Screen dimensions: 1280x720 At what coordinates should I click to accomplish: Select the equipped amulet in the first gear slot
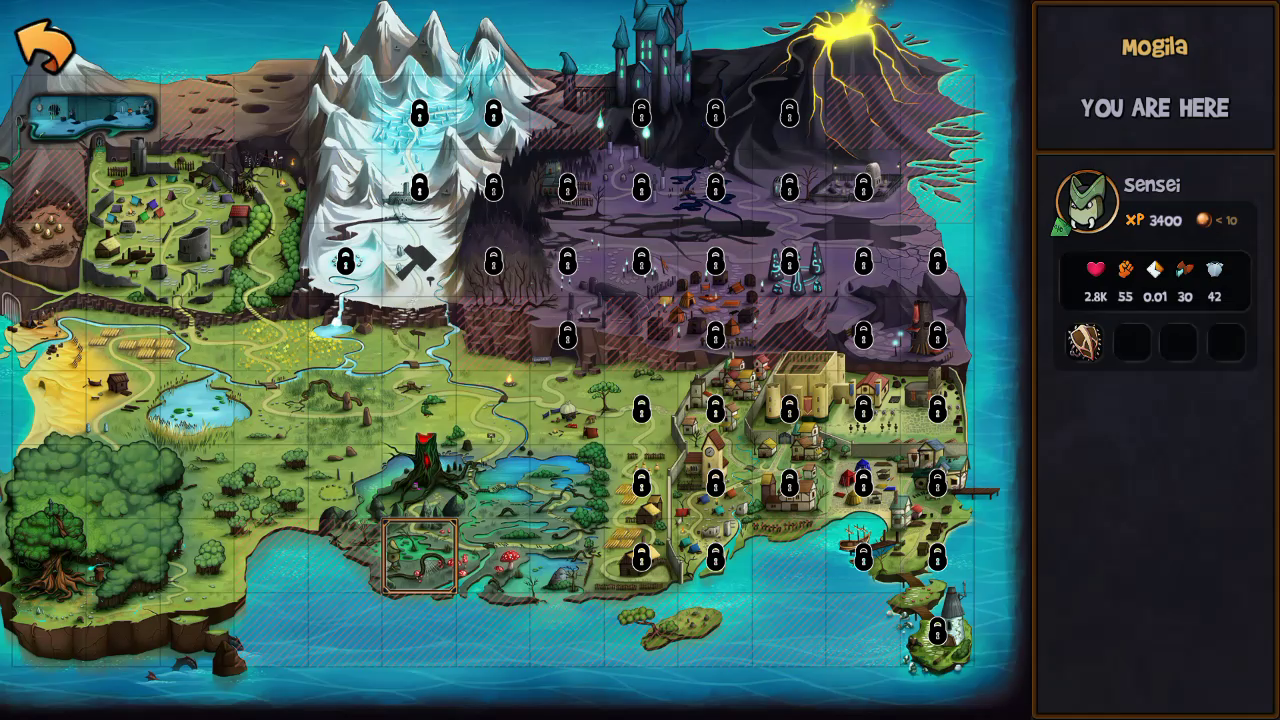coord(1083,341)
